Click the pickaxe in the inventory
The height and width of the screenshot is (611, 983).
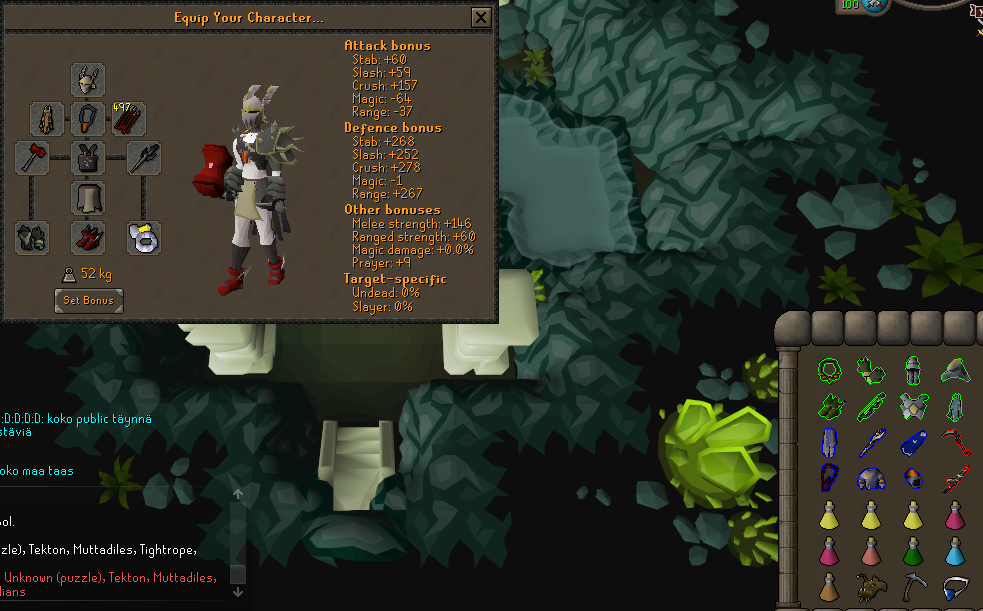tap(914, 588)
